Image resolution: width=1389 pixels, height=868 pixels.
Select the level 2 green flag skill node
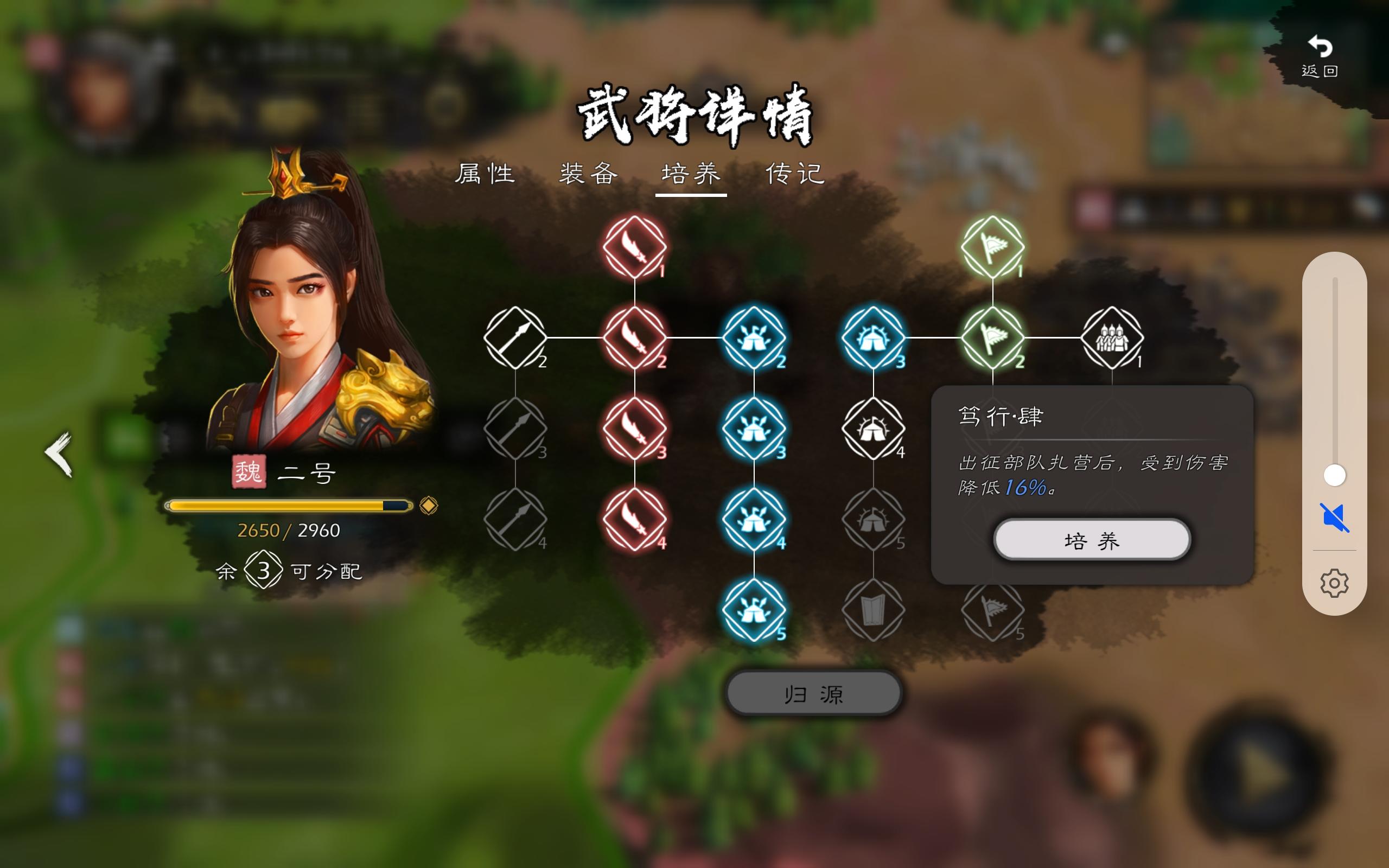[x=995, y=339]
